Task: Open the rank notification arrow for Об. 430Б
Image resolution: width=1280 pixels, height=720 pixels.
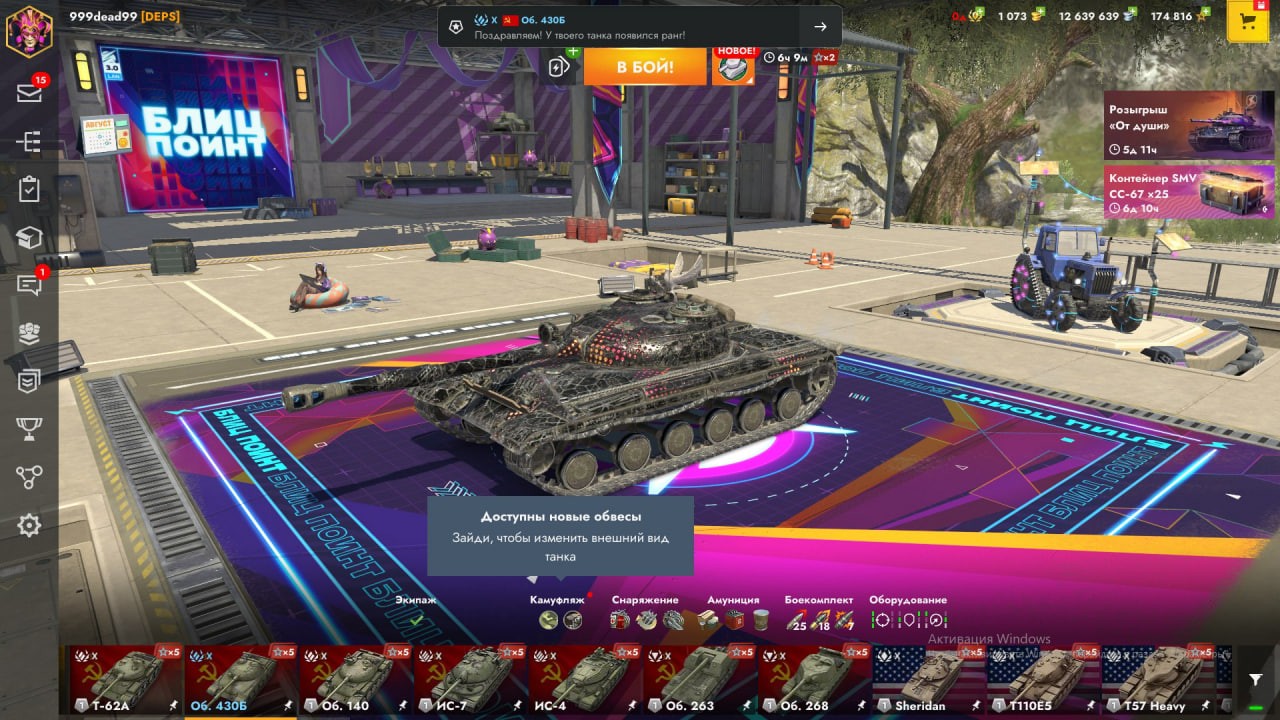Action: (820, 27)
